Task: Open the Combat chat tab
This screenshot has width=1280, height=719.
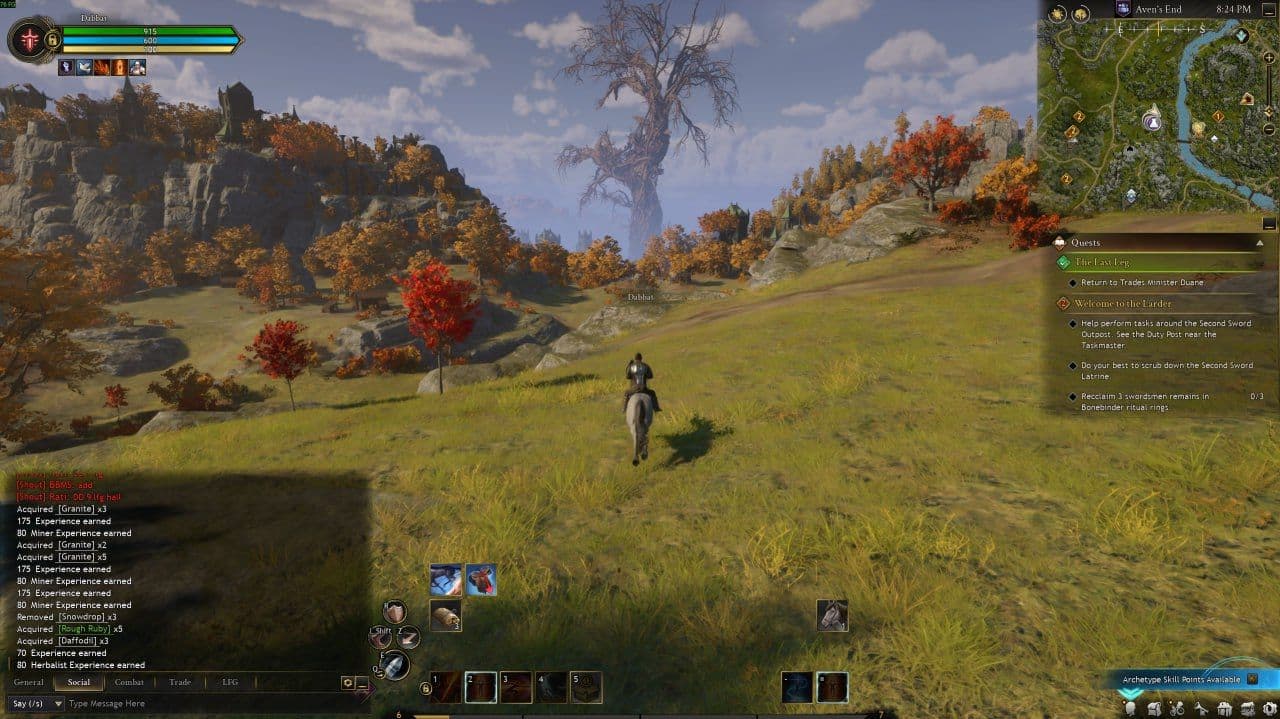Action: [x=129, y=682]
